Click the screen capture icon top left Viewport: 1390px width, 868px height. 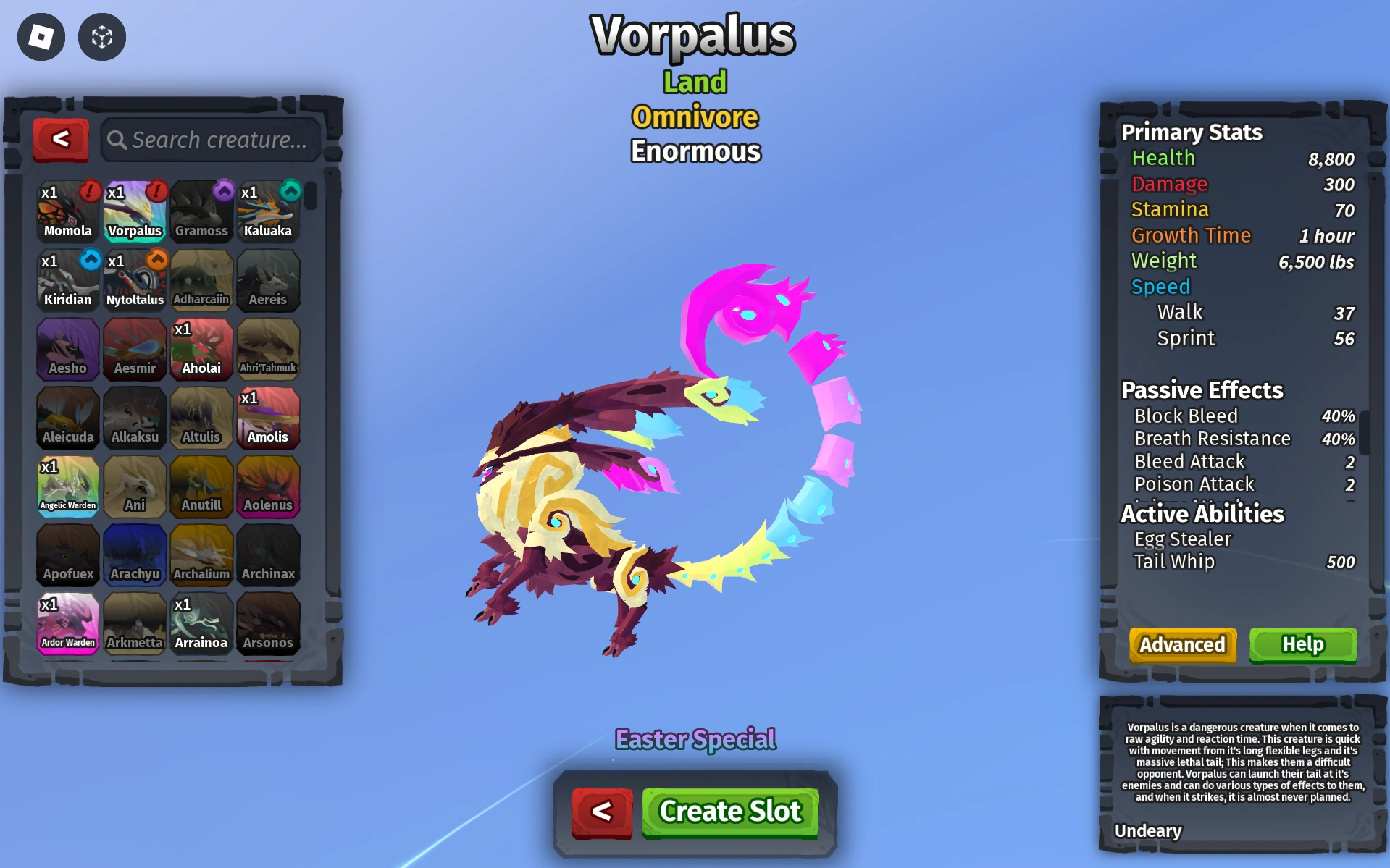(101, 37)
